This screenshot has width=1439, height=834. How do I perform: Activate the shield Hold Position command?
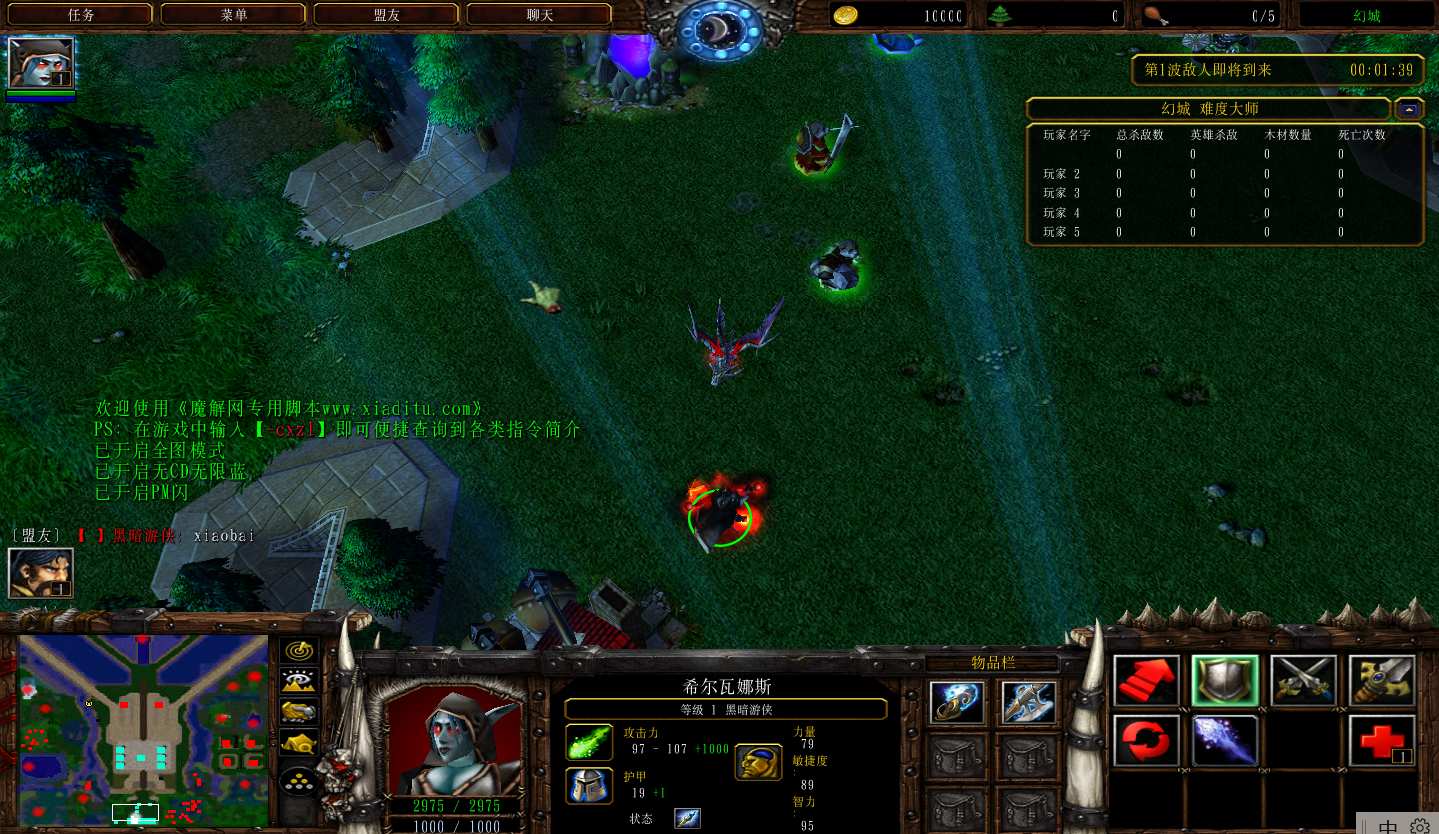click(x=1225, y=681)
